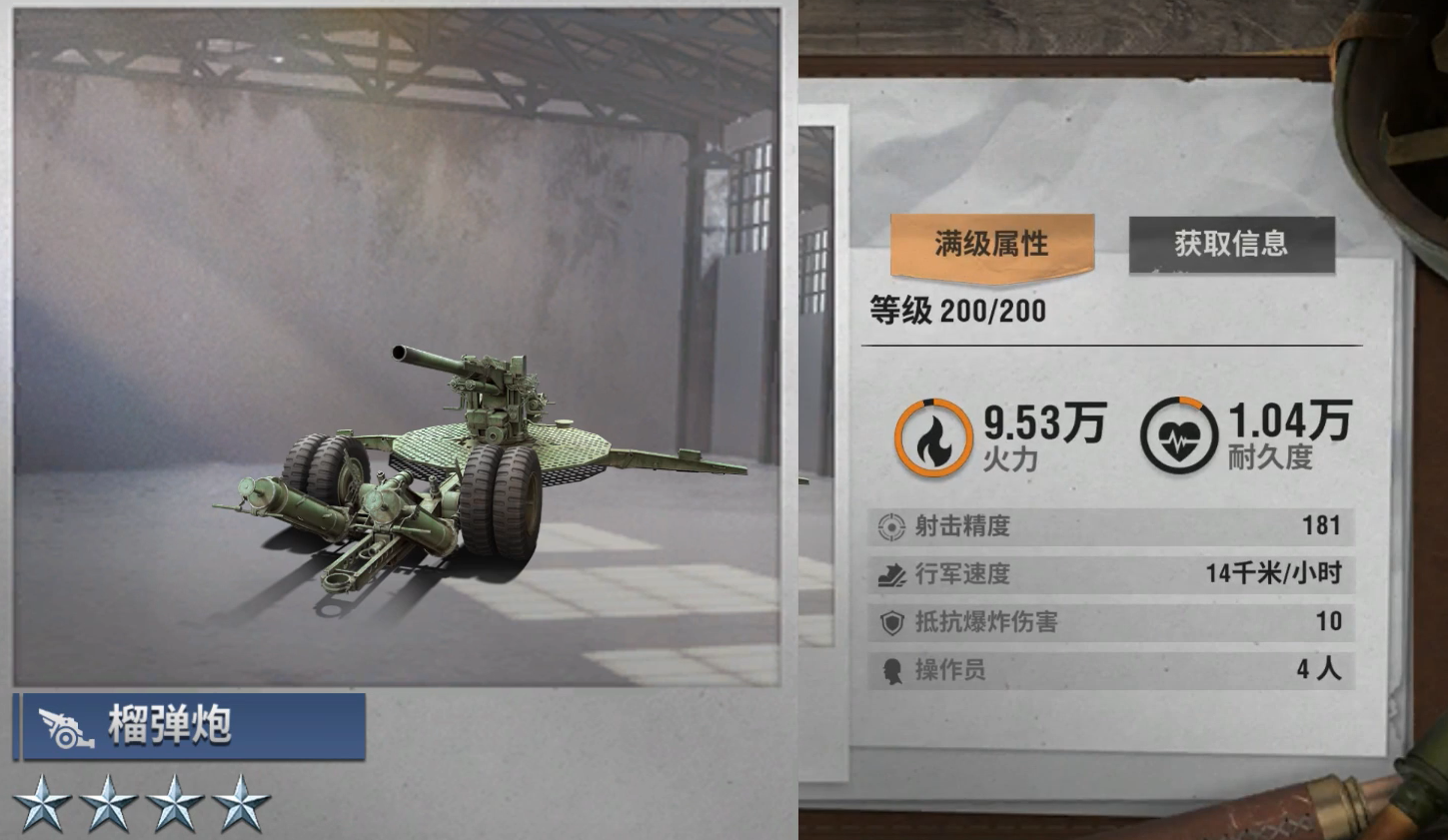Viewport: 1448px width, 840px height.
Task: Open the 获取信息 tab
Action: [1231, 244]
